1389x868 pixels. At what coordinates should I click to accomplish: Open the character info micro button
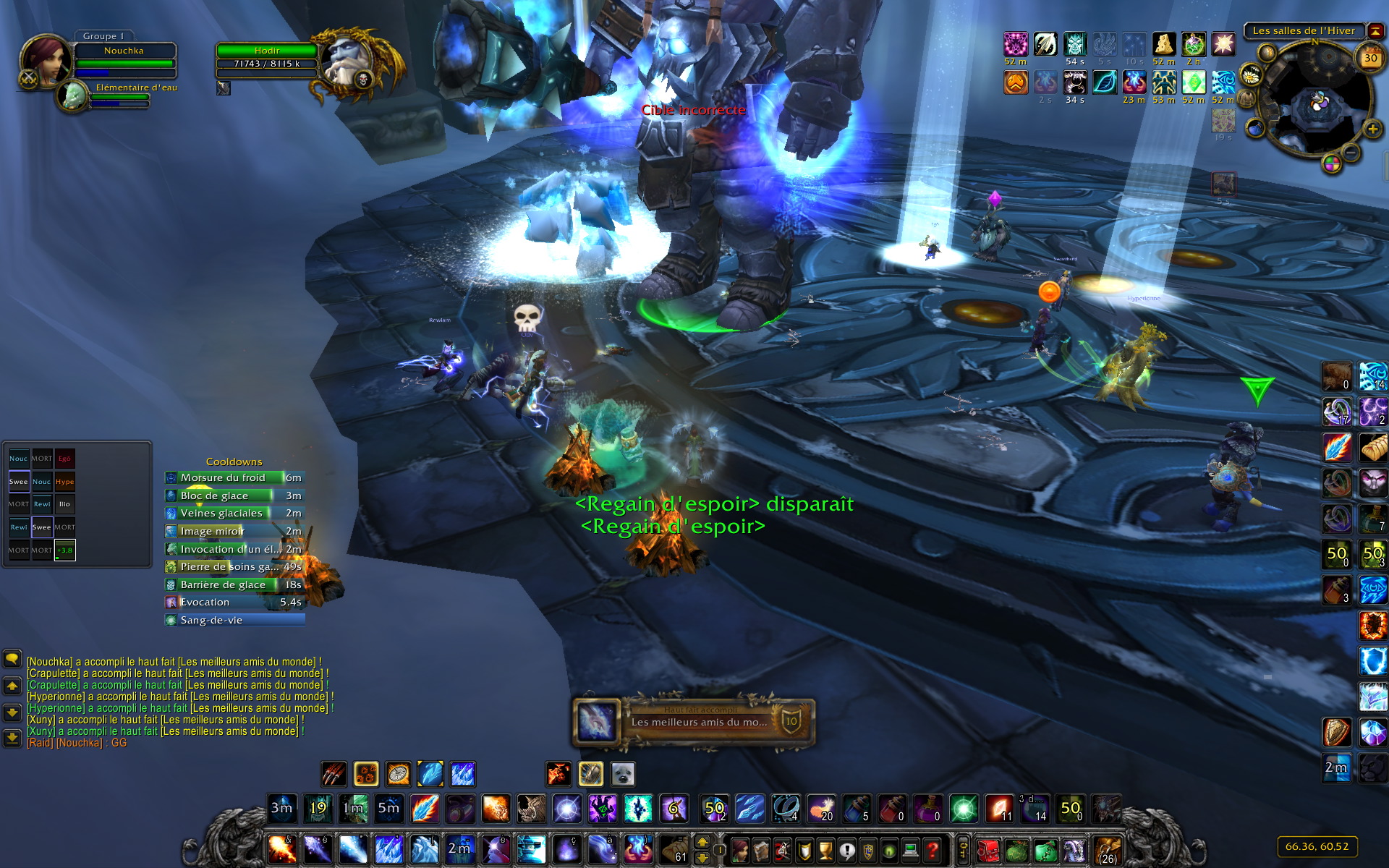point(739,850)
